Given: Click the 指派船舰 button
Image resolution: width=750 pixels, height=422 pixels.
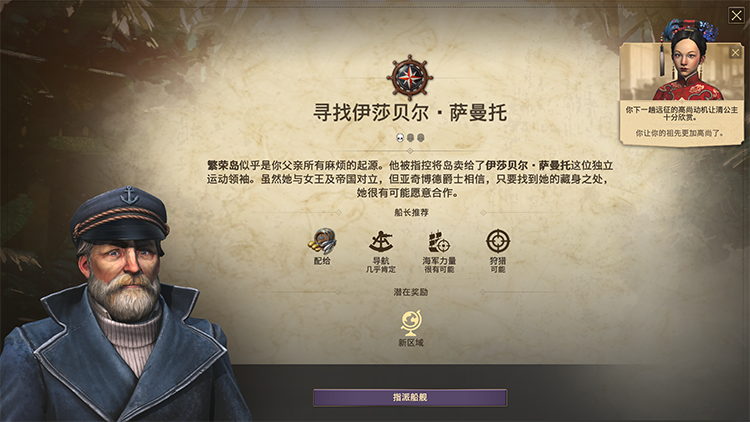Looking at the screenshot, I should coord(410,397).
